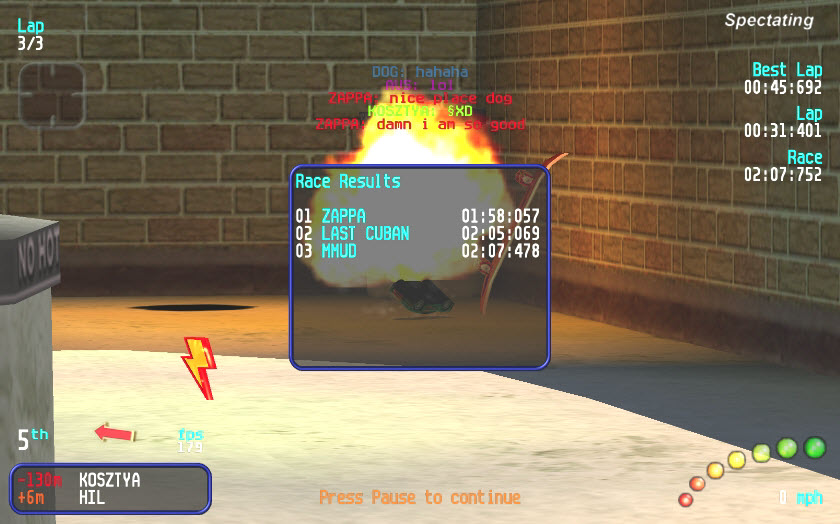
Task: Choose MMUD's third place result row
Action: [x=417, y=250]
